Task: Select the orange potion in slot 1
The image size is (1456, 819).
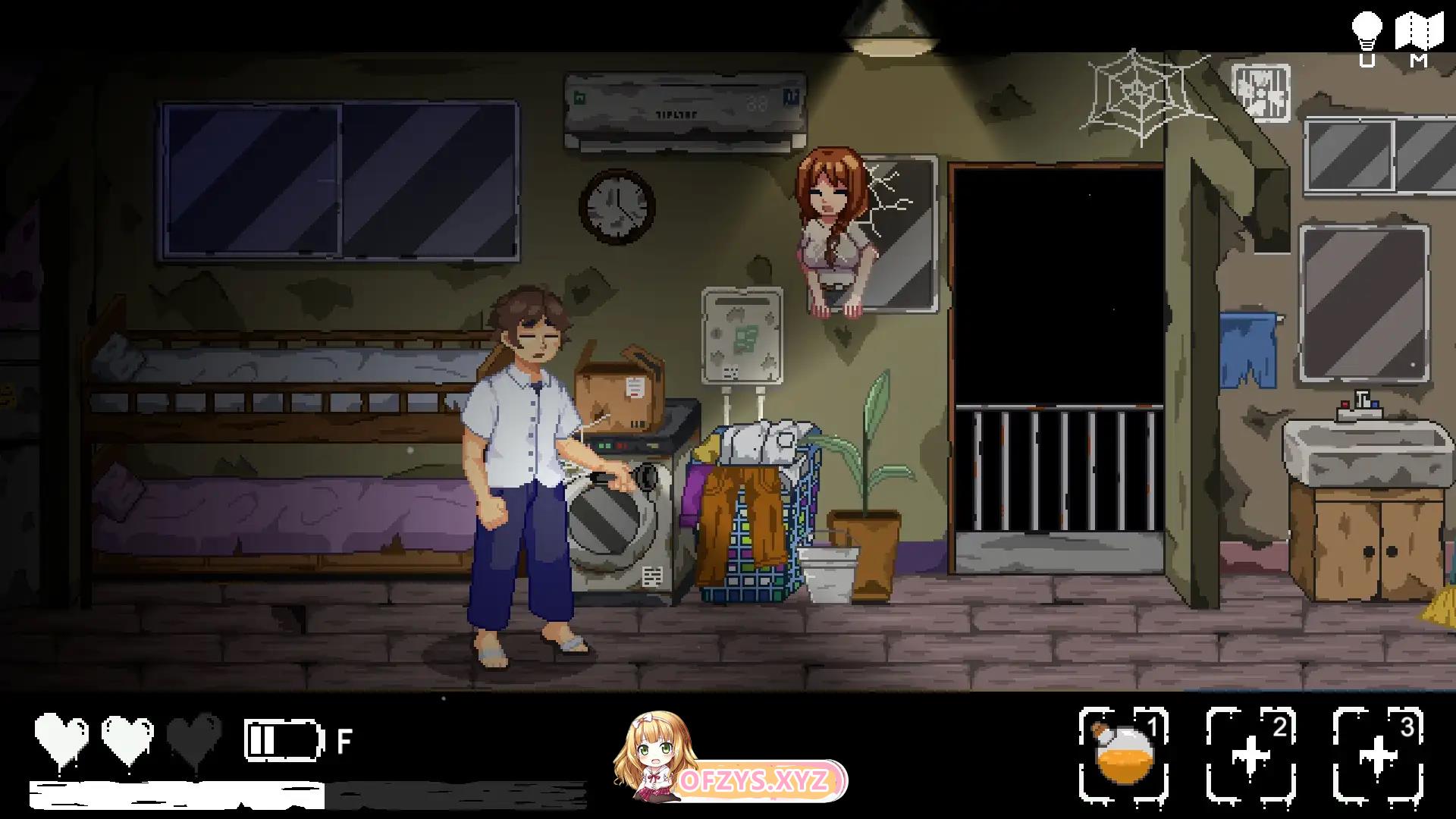Action: (x=1123, y=755)
